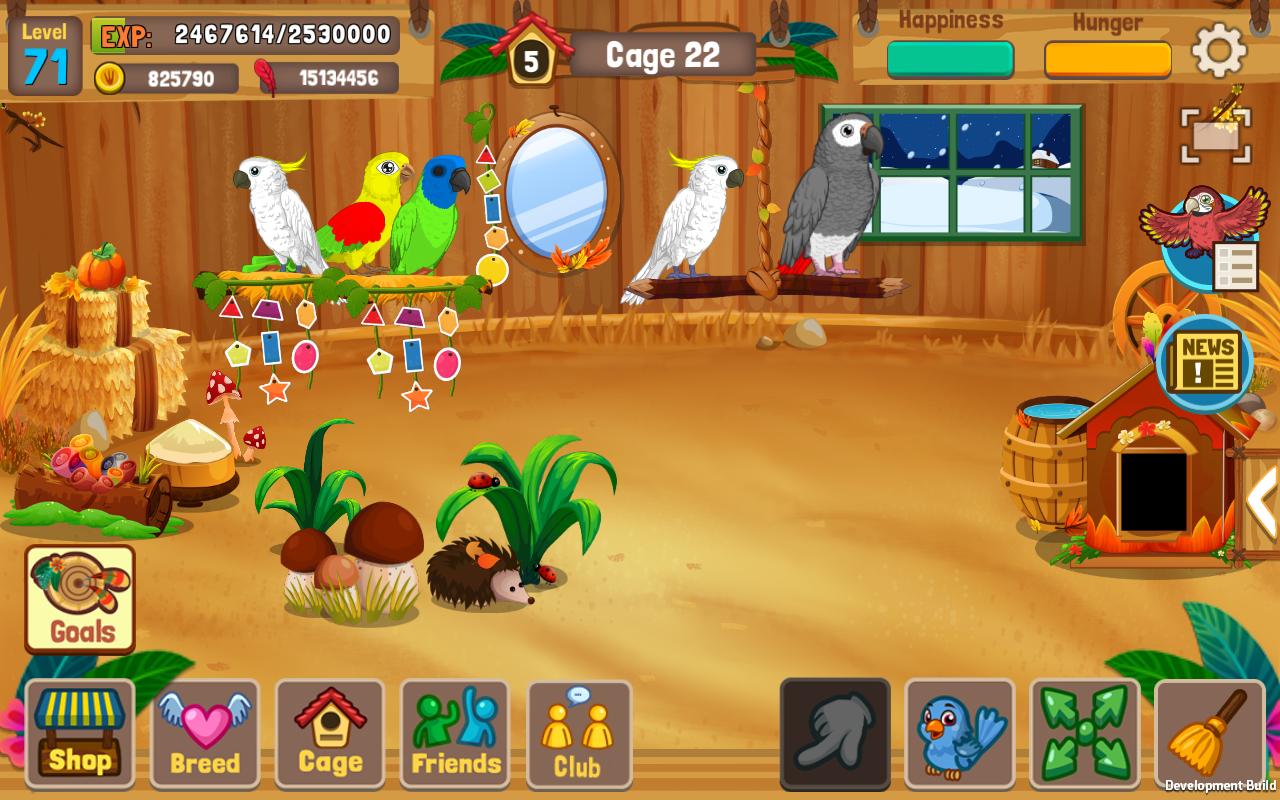Switch to the Breed screen

click(204, 735)
